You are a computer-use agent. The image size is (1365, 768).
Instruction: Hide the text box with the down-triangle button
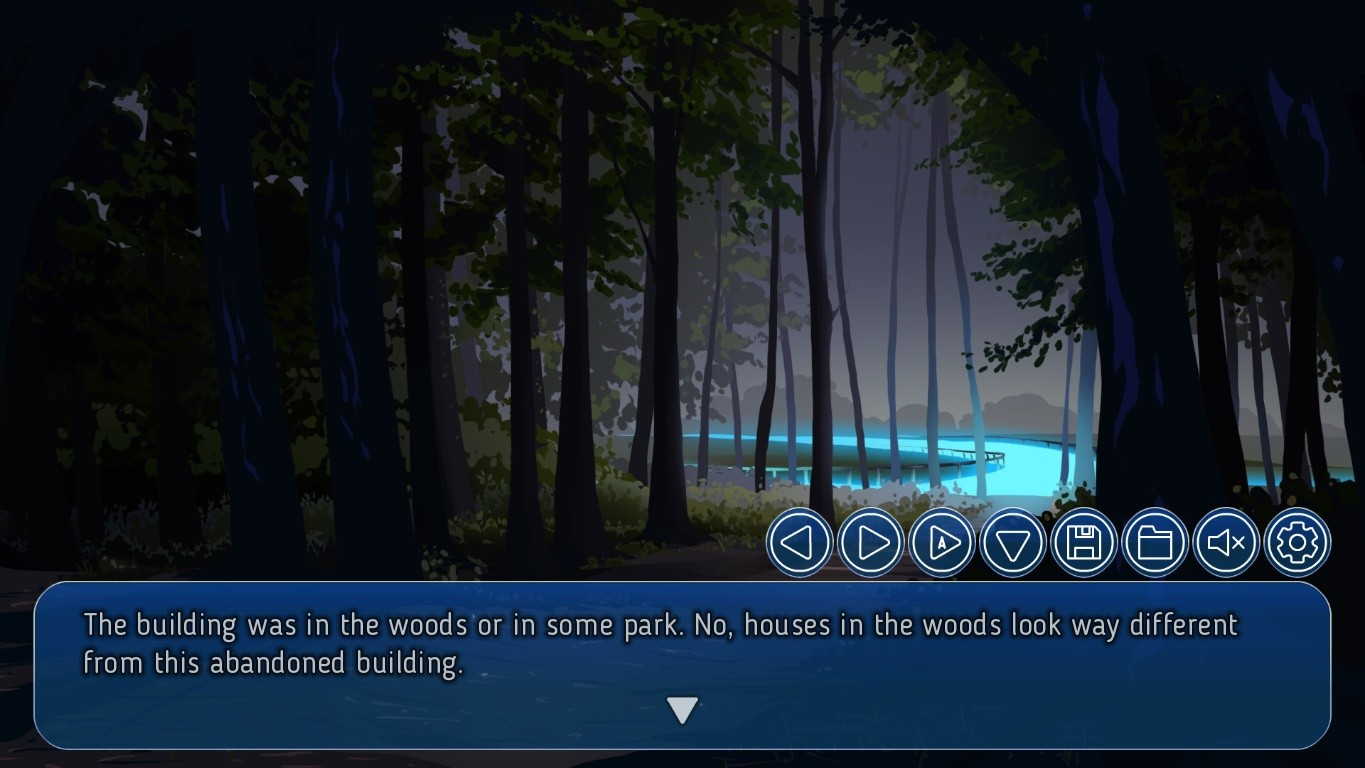point(1012,543)
